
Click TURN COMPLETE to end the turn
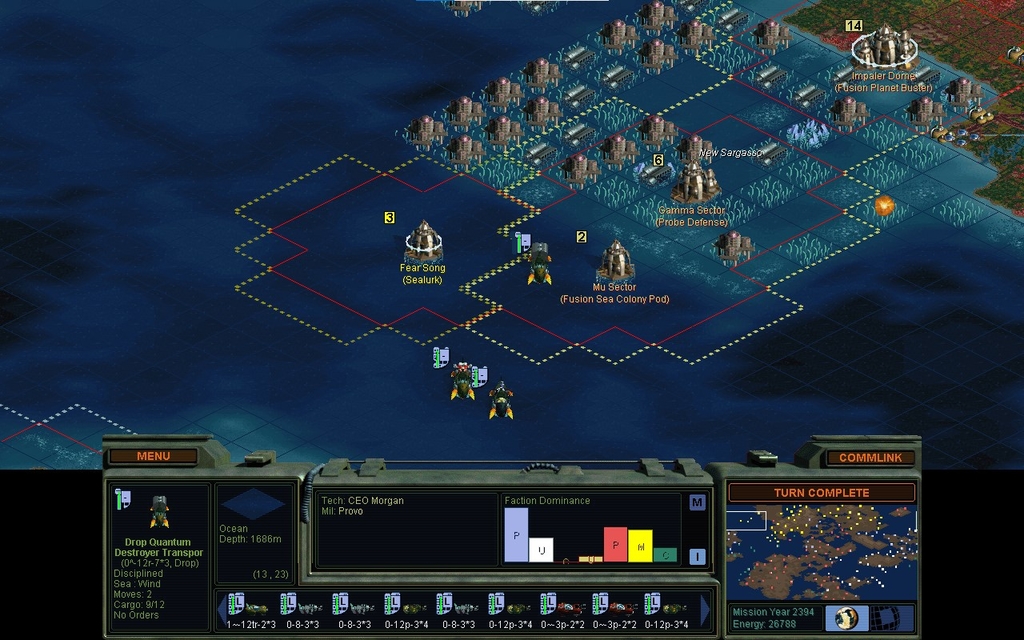click(821, 493)
